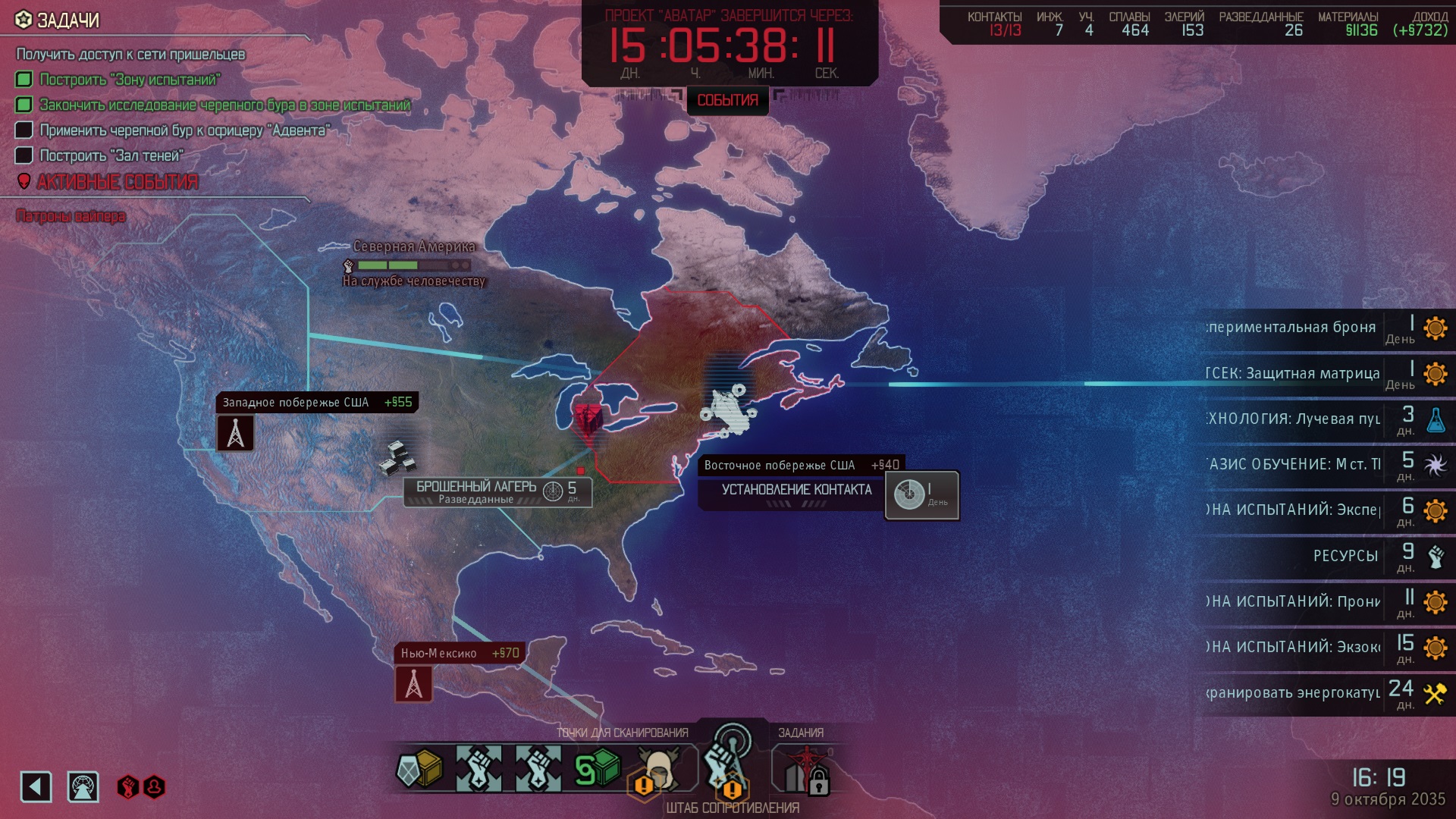This screenshot has height=819, width=1456.
Task: Open the СОБЫТИЯ events panel
Action: [x=727, y=100]
